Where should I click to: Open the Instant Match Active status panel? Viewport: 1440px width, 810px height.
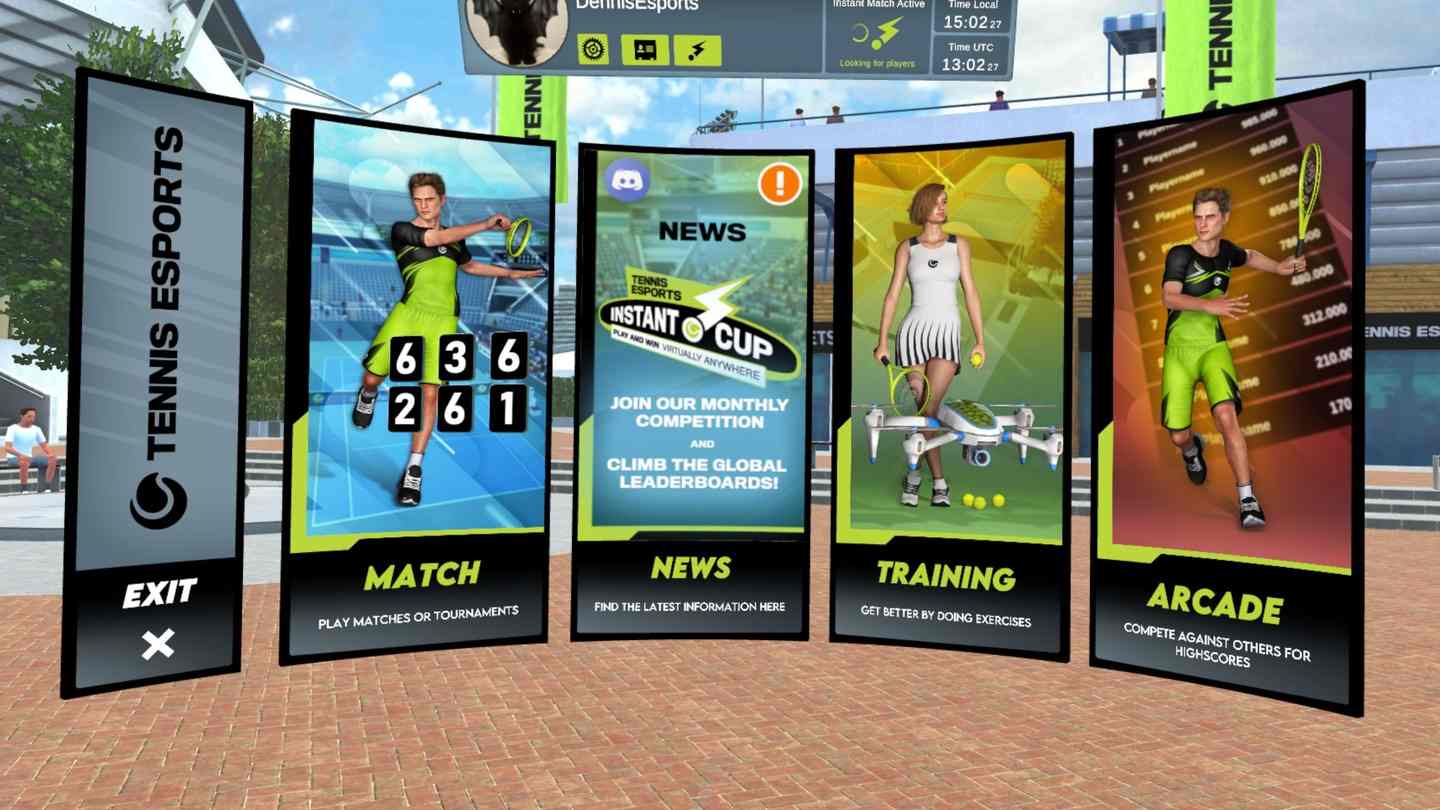(876, 36)
